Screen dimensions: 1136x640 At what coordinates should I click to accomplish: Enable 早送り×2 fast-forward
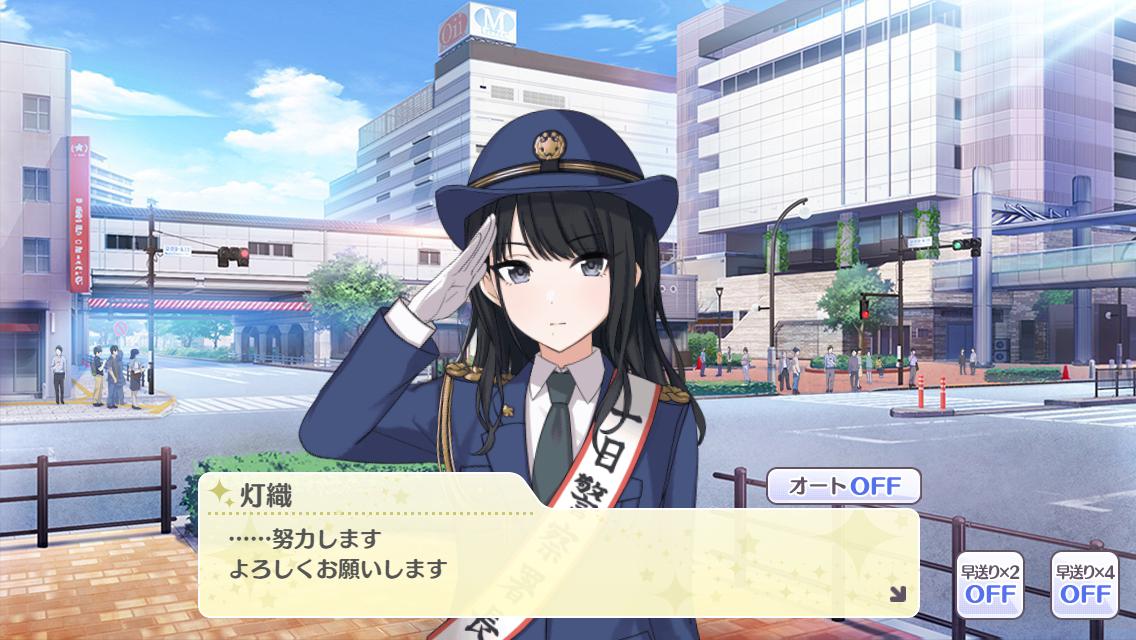(989, 583)
